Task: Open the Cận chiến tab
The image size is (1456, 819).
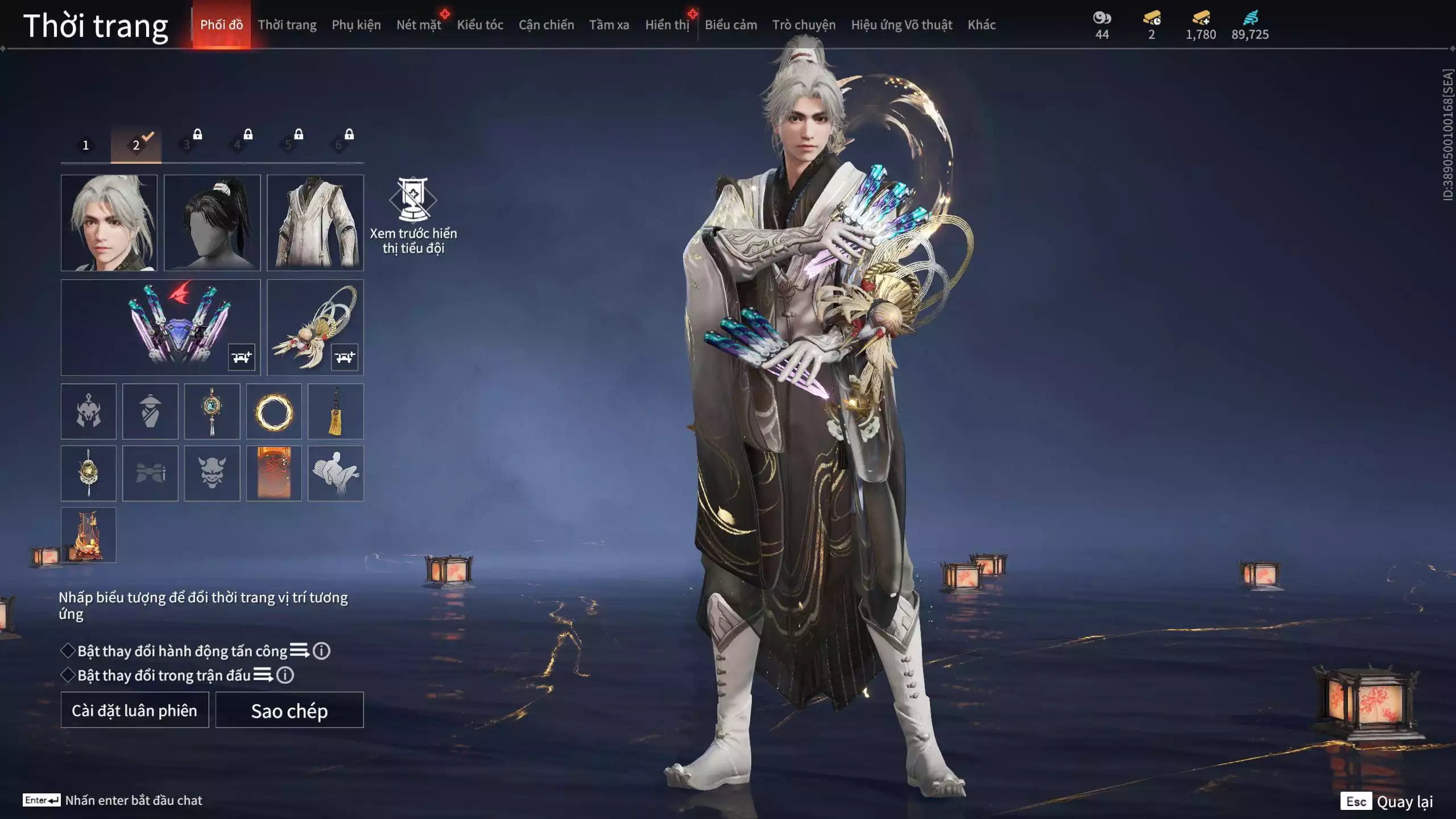Action: coord(546,25)
